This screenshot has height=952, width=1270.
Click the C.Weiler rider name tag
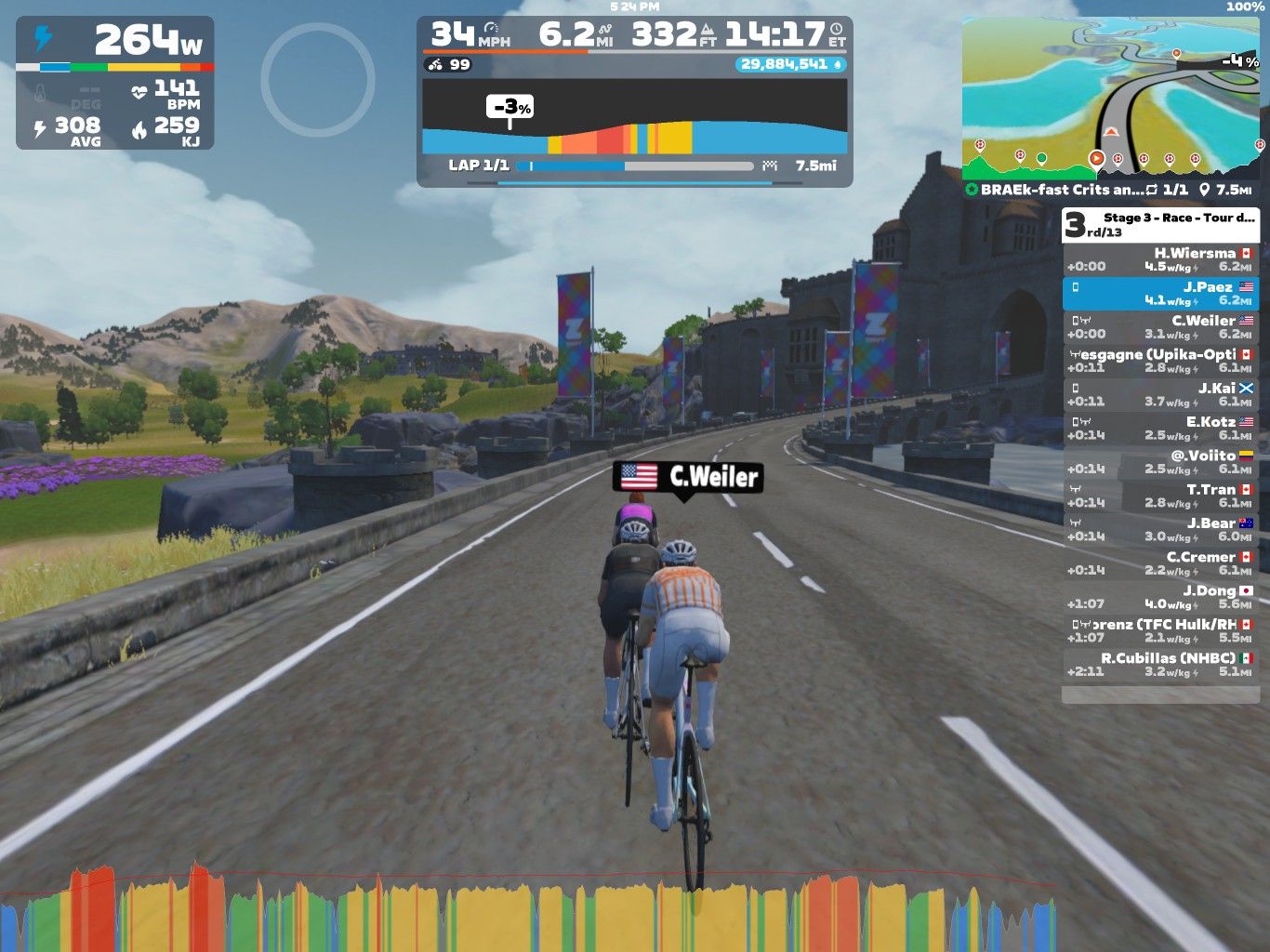pos(688,477)
